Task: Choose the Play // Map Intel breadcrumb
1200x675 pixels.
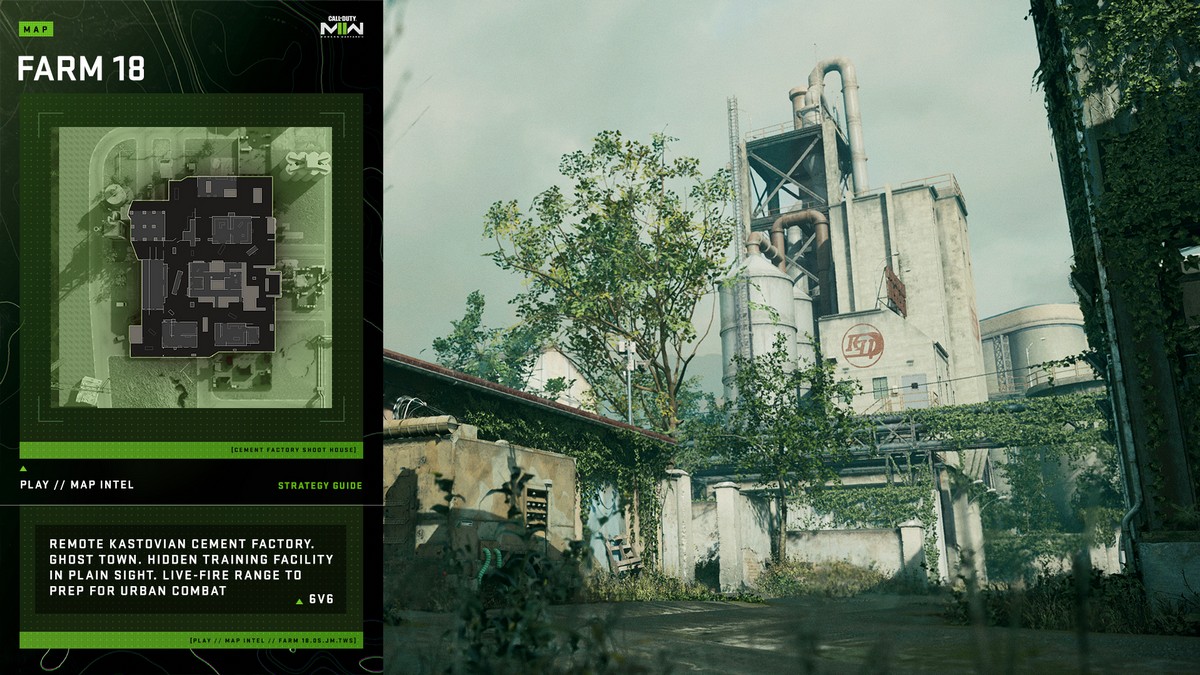Action: click(x=77, y=485)
